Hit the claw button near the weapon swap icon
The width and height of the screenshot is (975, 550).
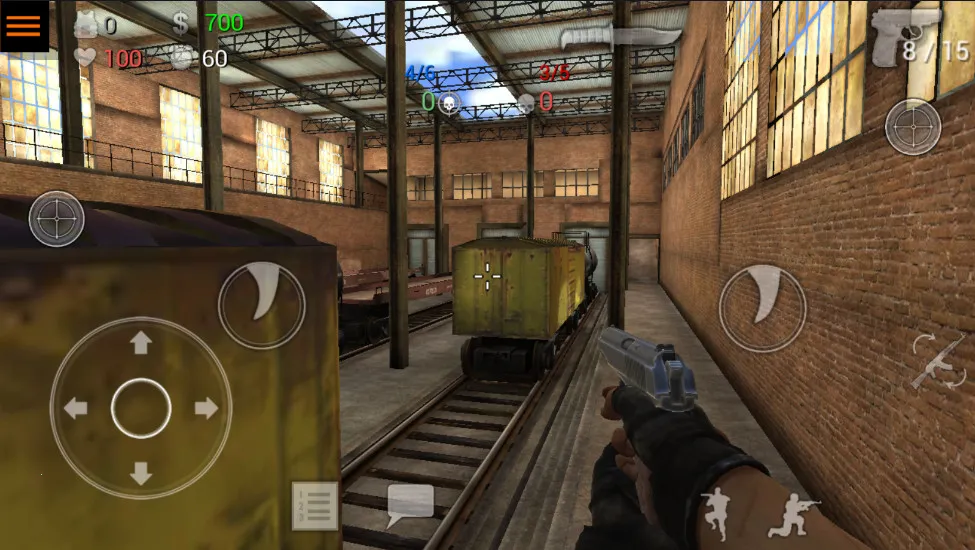pyautogui.click(x=762, y=308)
